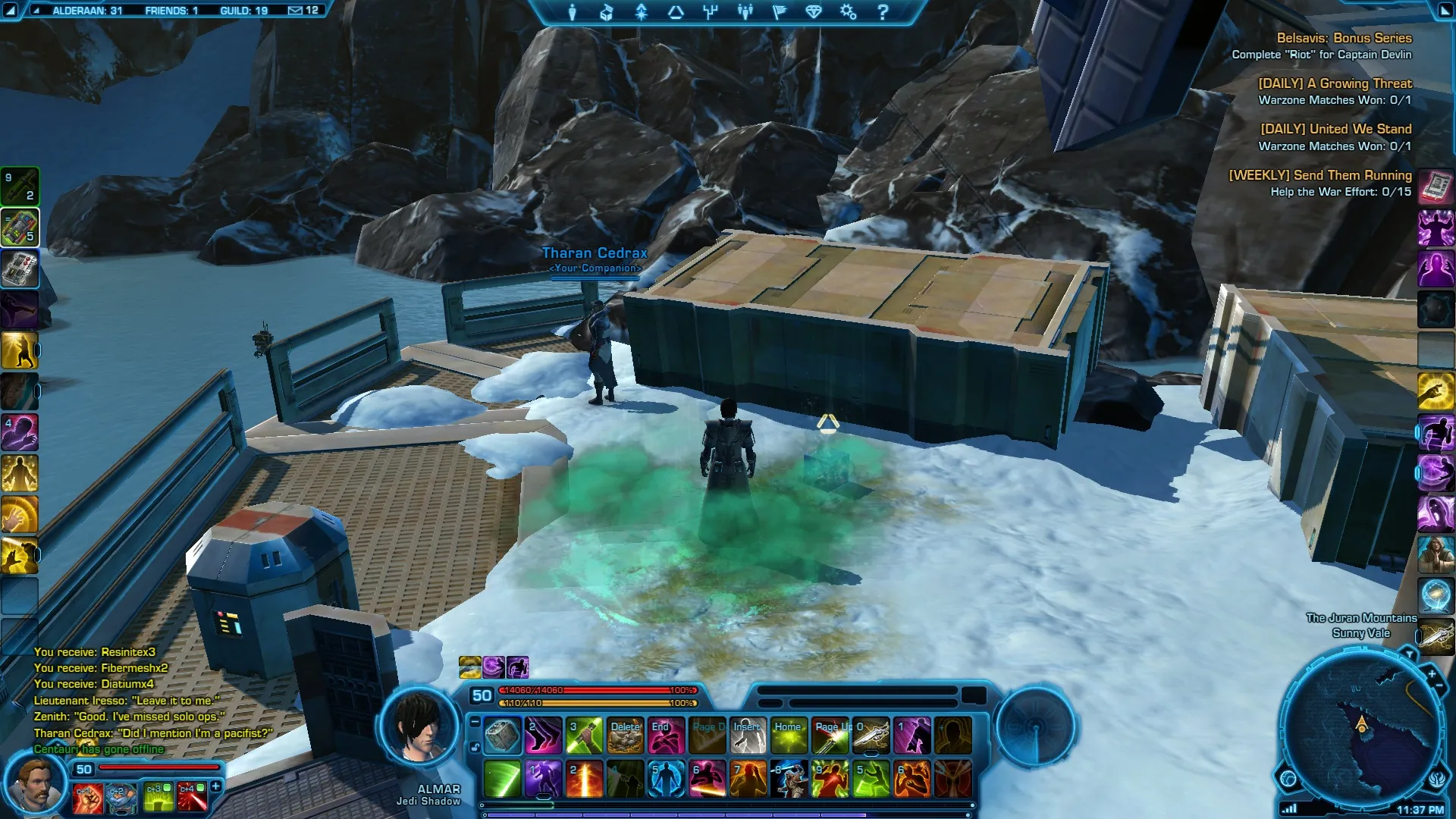This screenshot has height=819, width=1456.
Task: Zoom in the minimap with the plus button
Action: click(1431, 673)
